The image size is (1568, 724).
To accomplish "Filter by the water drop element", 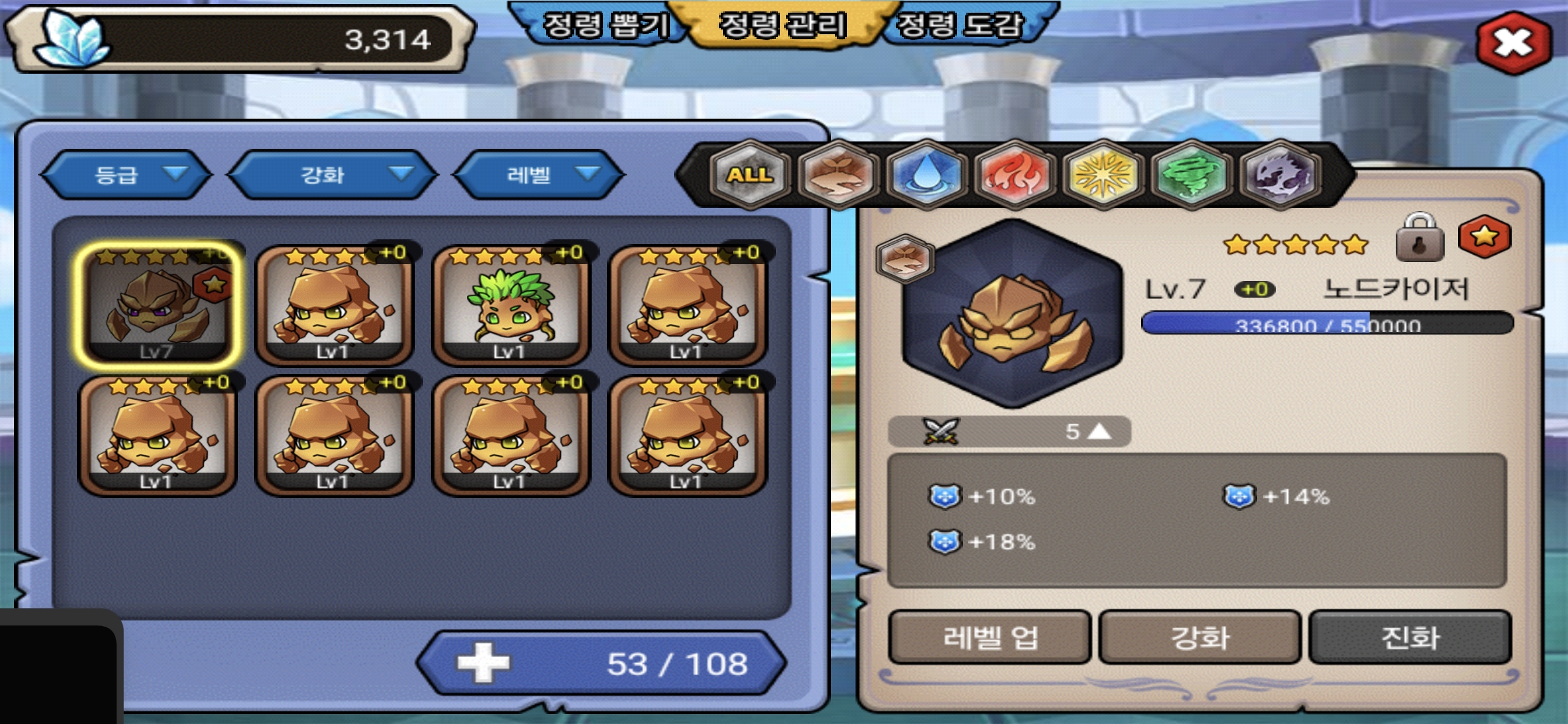I will pos(927,175).
